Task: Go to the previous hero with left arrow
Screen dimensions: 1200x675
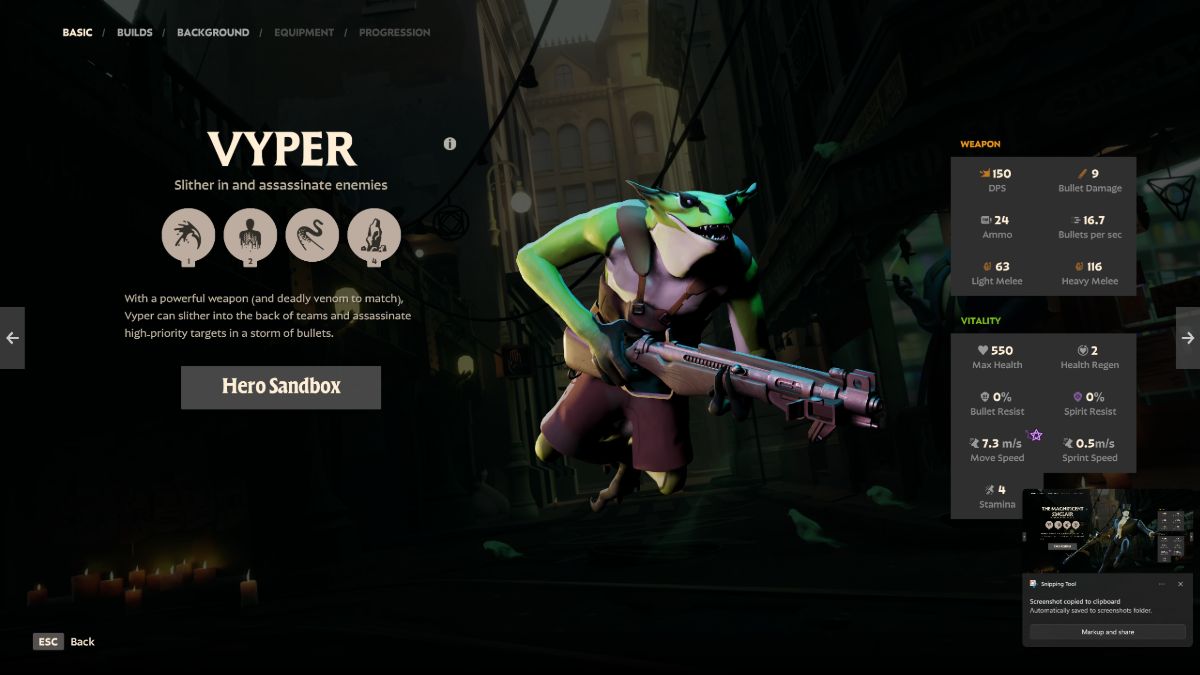Action: (x=12, y=338)
